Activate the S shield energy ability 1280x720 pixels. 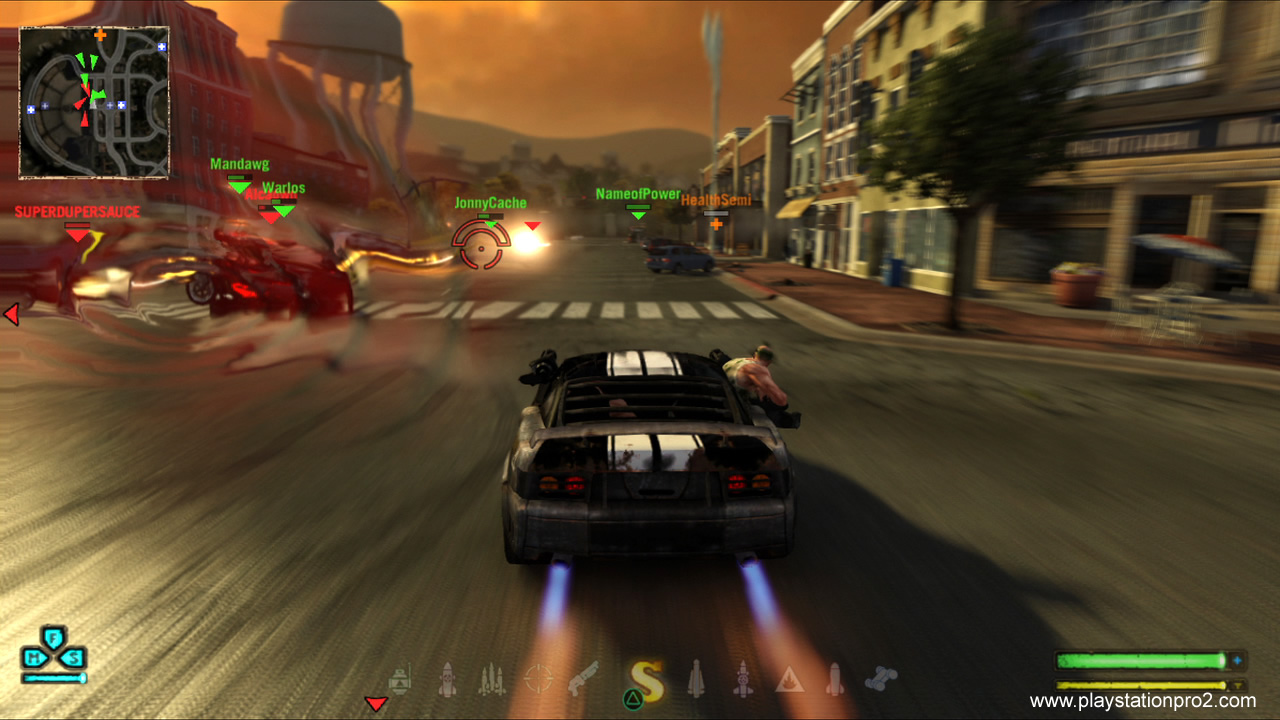coord(73,657)
